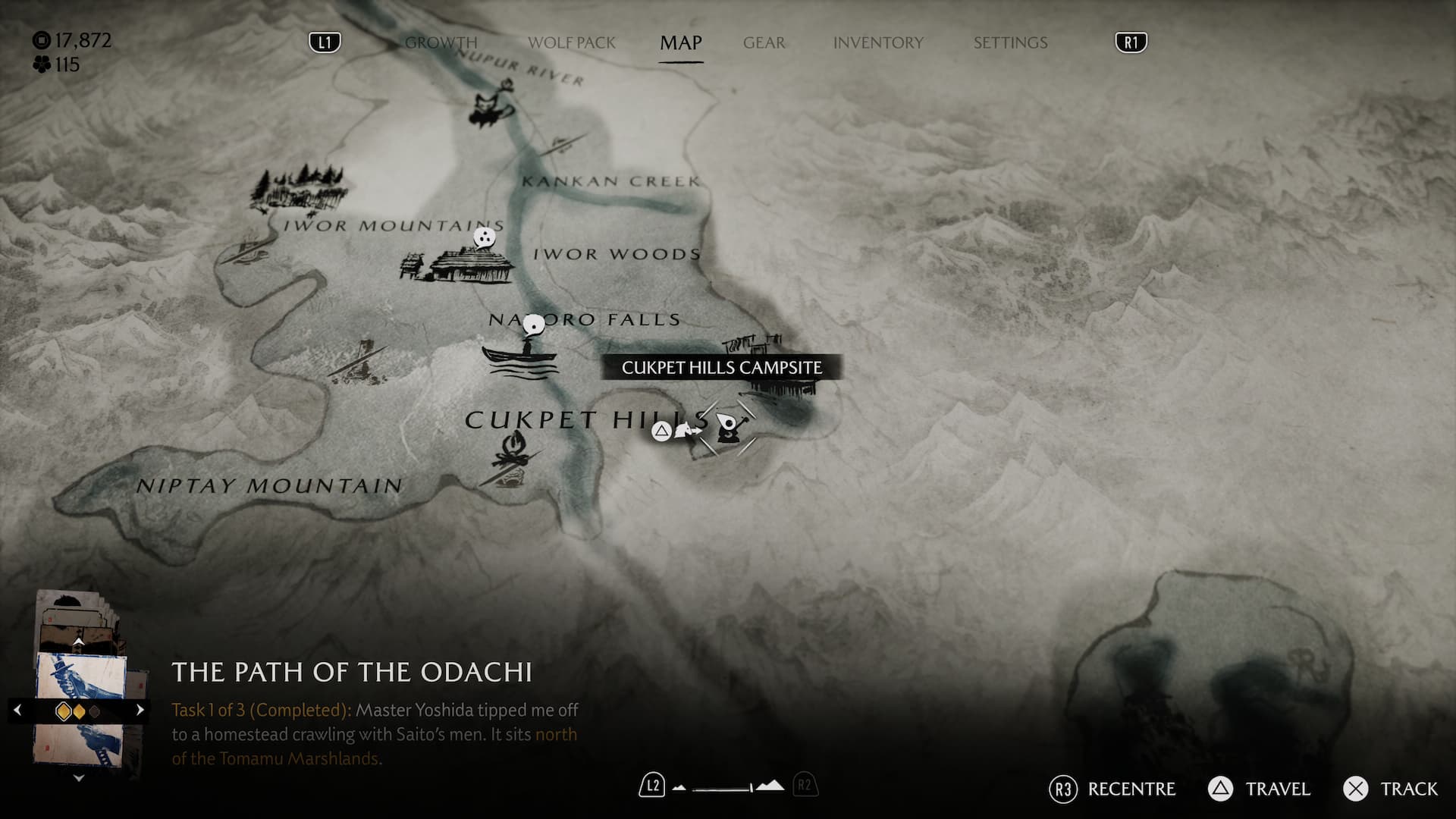
Task: Select the campfire marker below Cukpet Hills
Action: coord(515,455)
